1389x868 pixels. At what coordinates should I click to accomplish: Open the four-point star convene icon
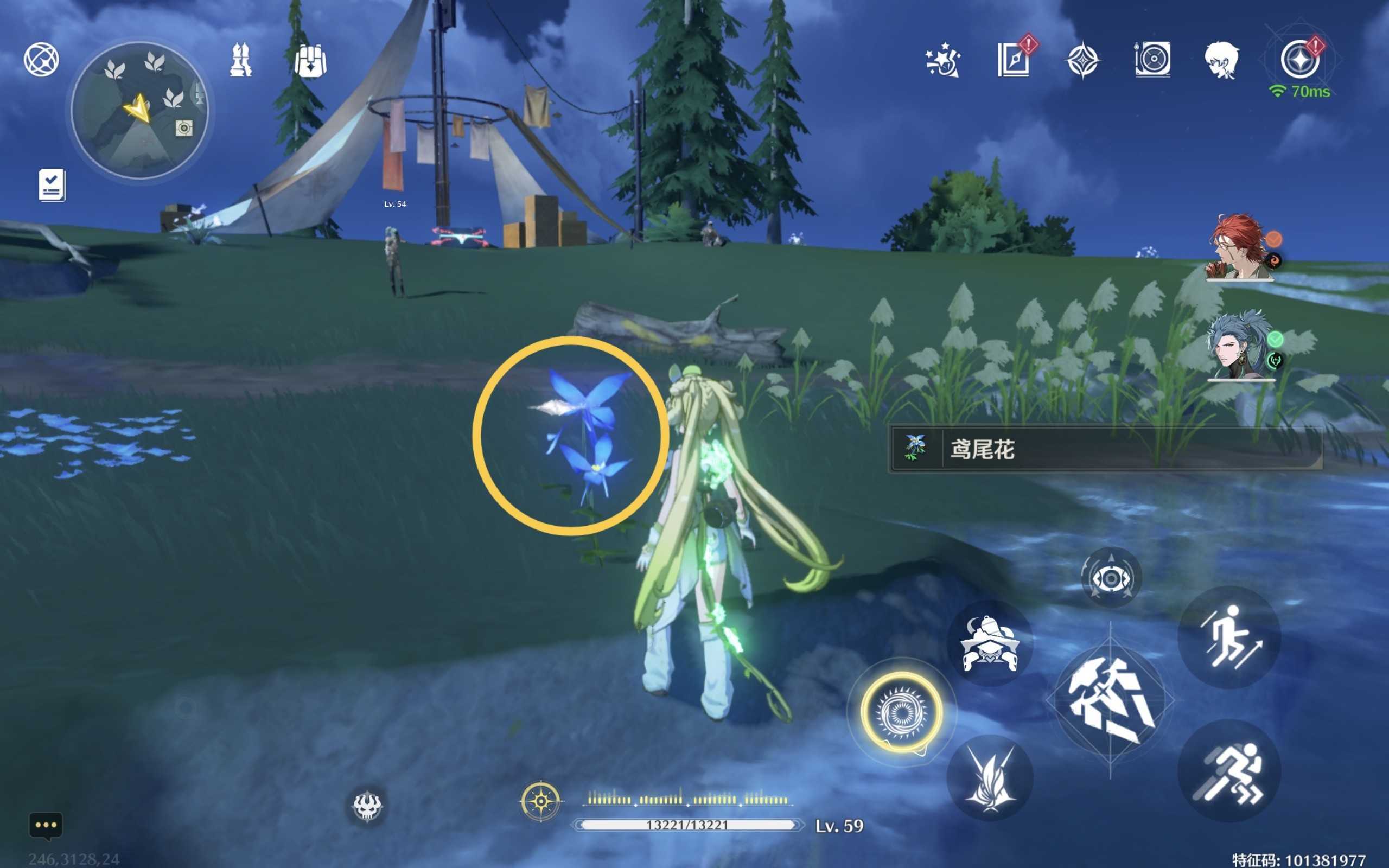tap(1082, 60)
